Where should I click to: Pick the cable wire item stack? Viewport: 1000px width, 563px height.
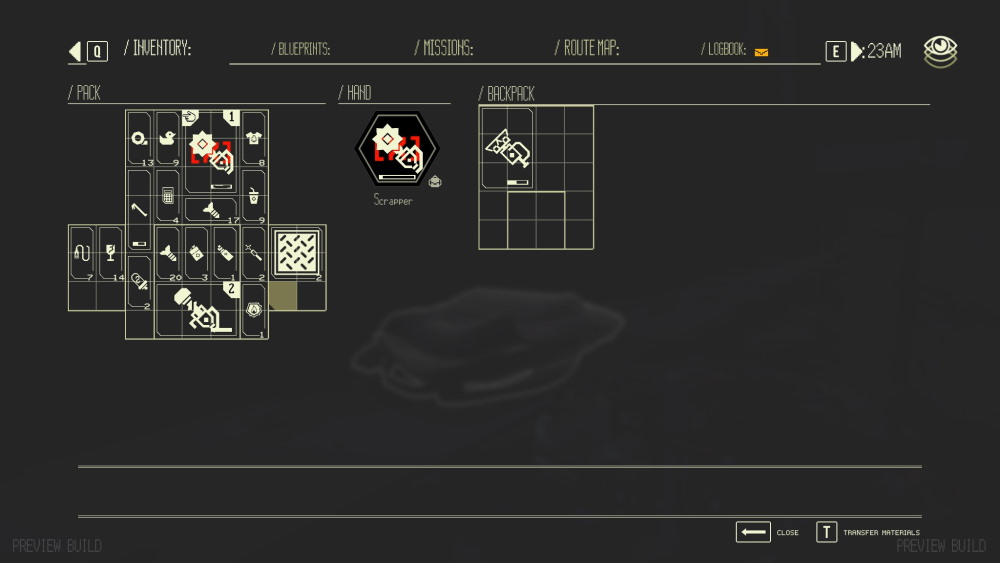click(x=82, y=254)
